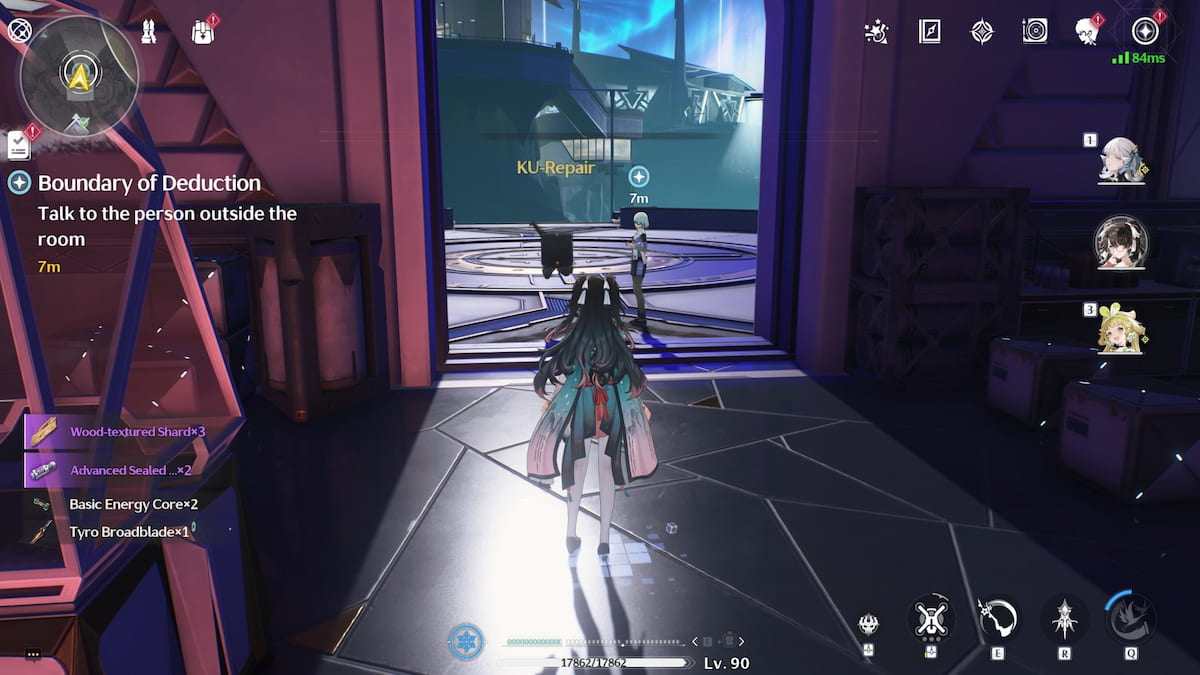1200x675 pixels.
Task: Select the Boundary of Deduction quest tracker
Action: (x=150, y=183)
